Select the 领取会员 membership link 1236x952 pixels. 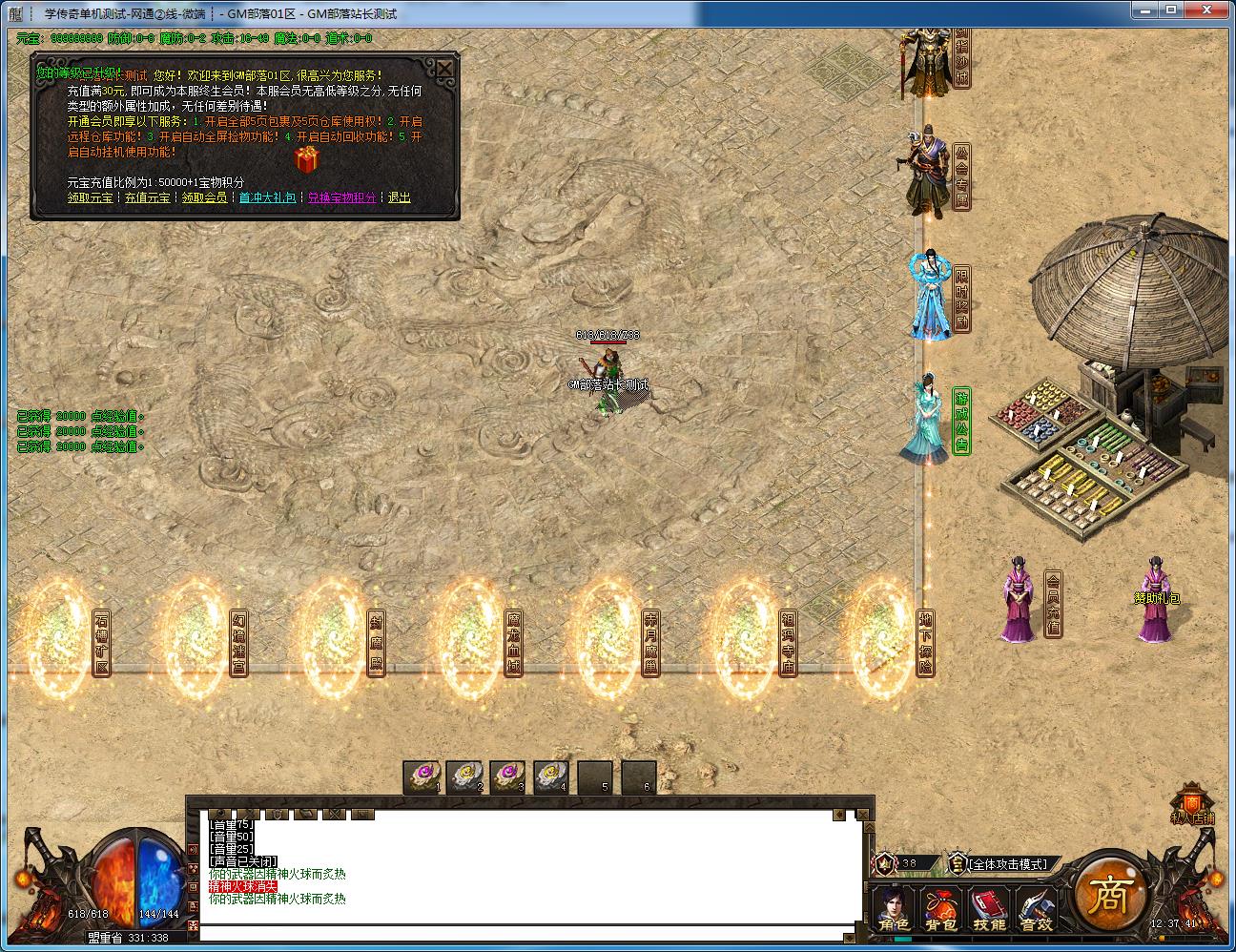pos(204,197)
